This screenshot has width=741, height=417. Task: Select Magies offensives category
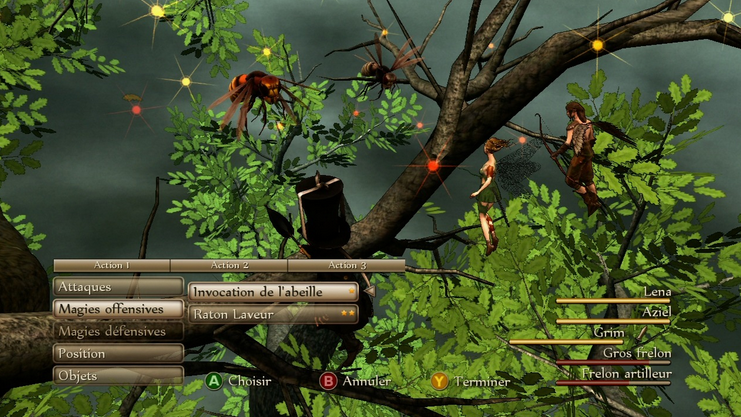[118, 309]
